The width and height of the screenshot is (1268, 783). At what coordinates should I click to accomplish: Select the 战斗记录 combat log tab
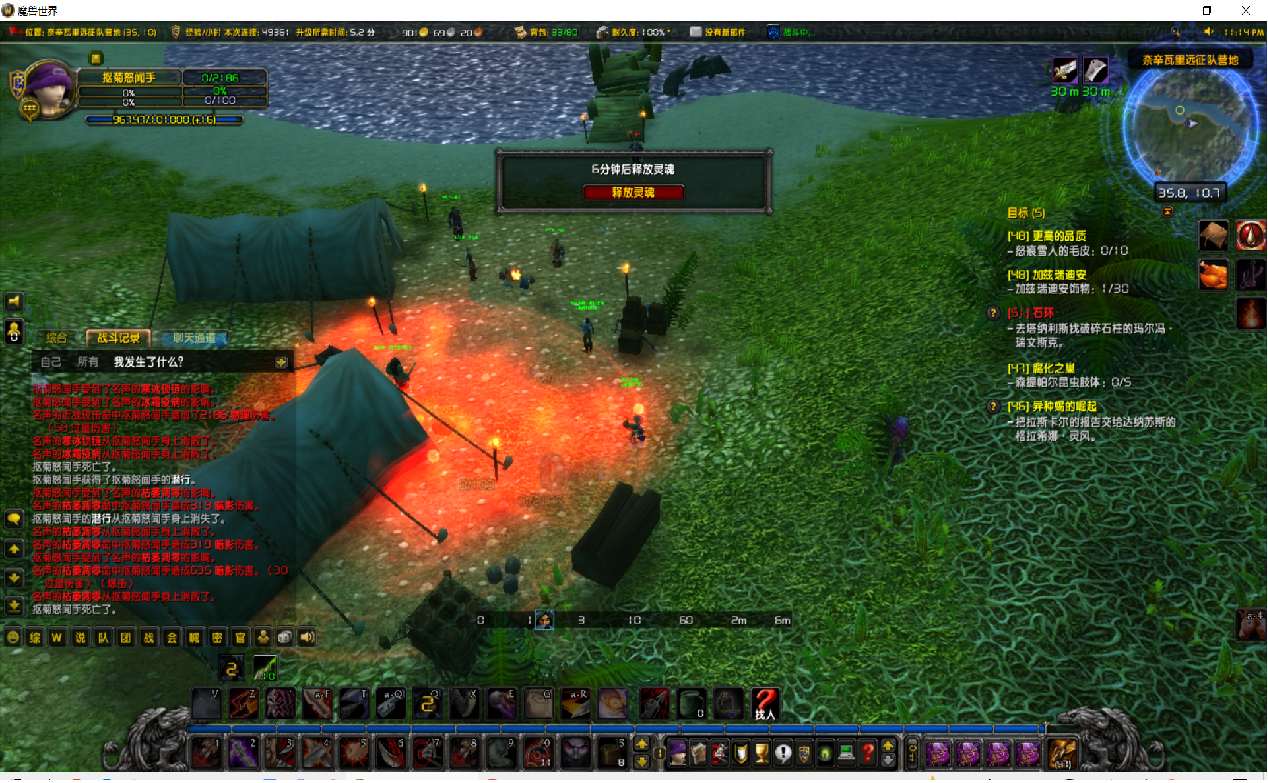pyautogui.click(x=119, y=338)
